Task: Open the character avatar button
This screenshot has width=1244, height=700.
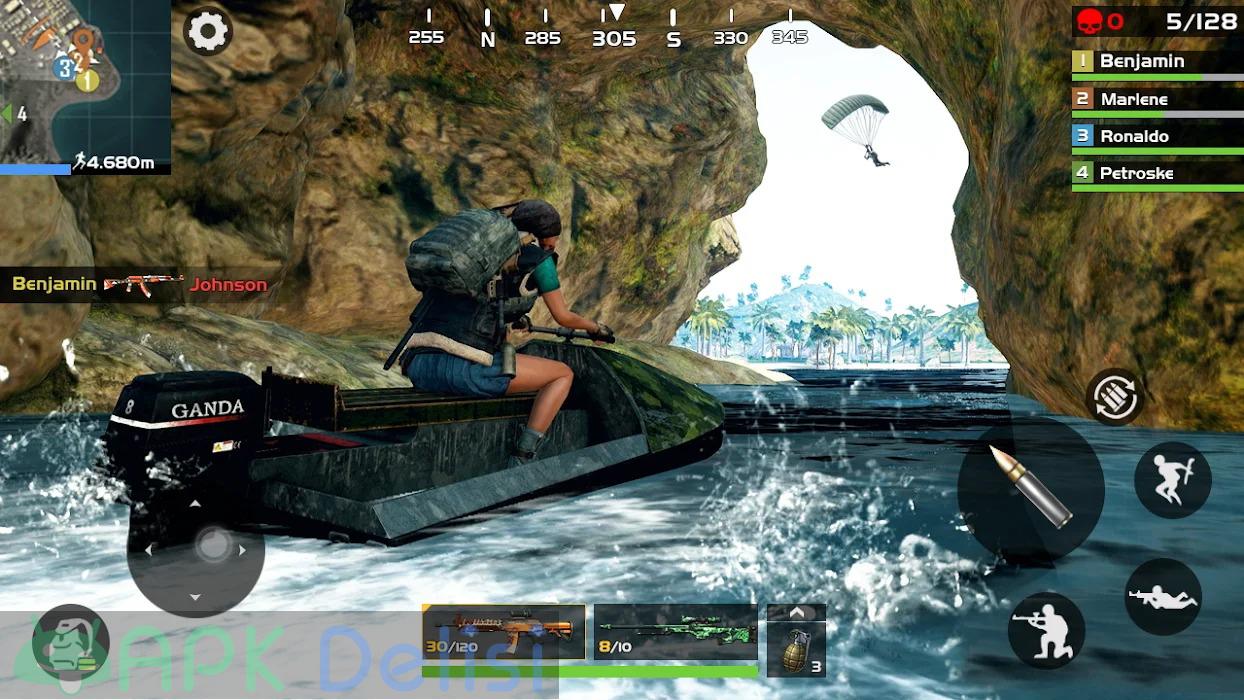Action: pyautogui.click(x=70, y=643)
